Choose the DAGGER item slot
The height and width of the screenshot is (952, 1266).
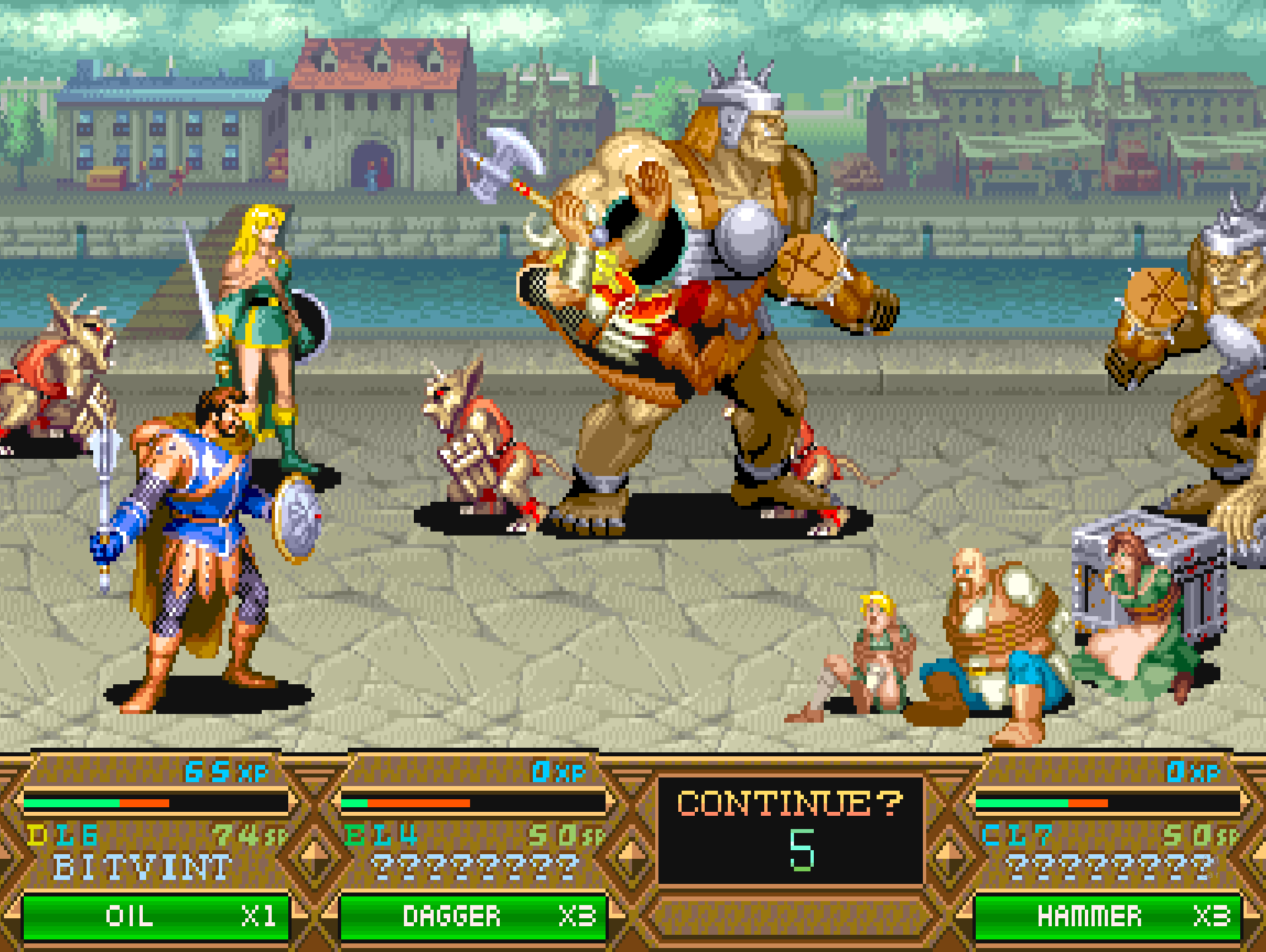[x=473, y=916]
